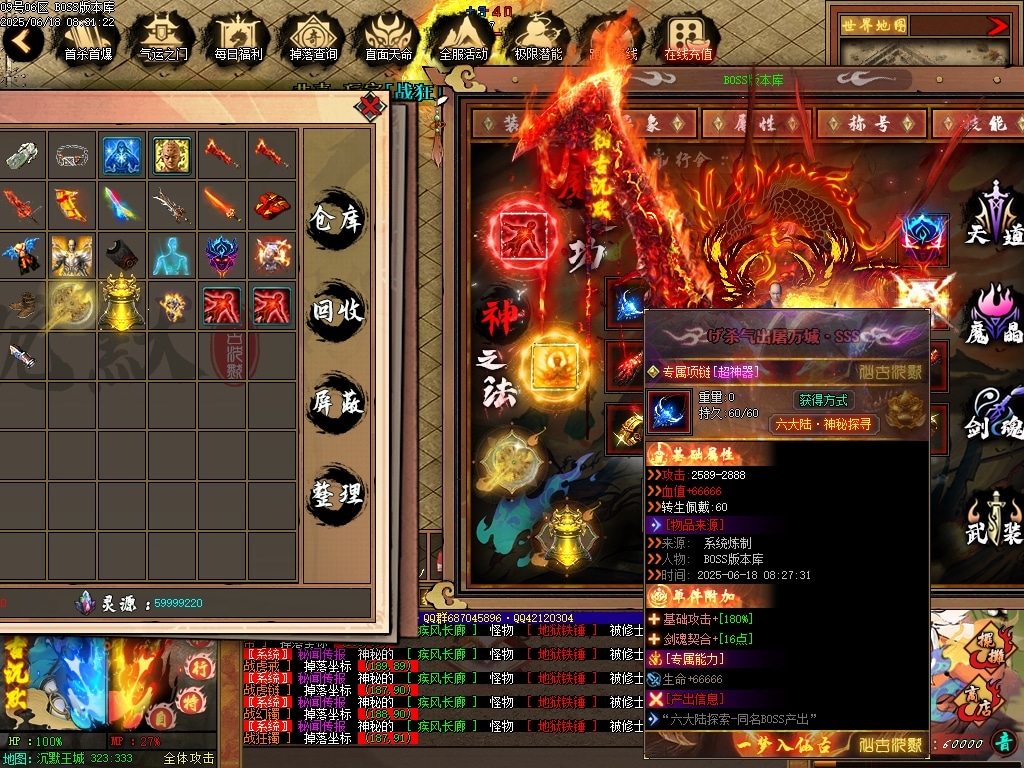
Task: Click the 回收 recycle button
Action: 337,311
